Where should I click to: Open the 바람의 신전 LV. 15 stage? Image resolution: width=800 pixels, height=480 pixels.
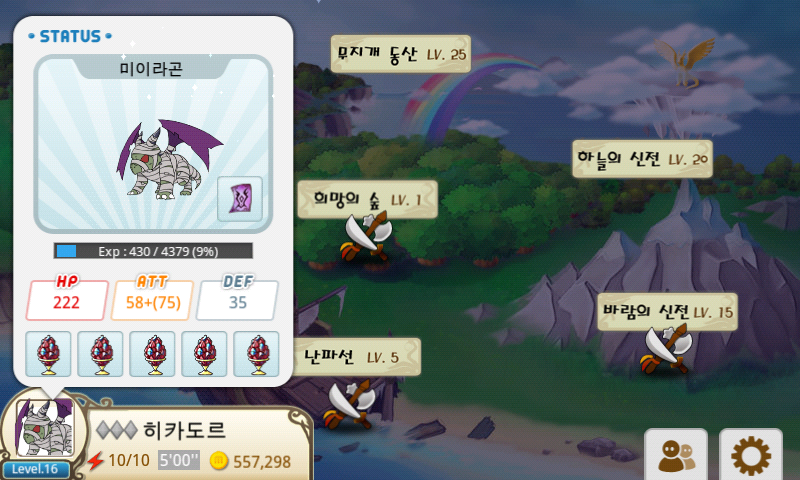[667, 312]
